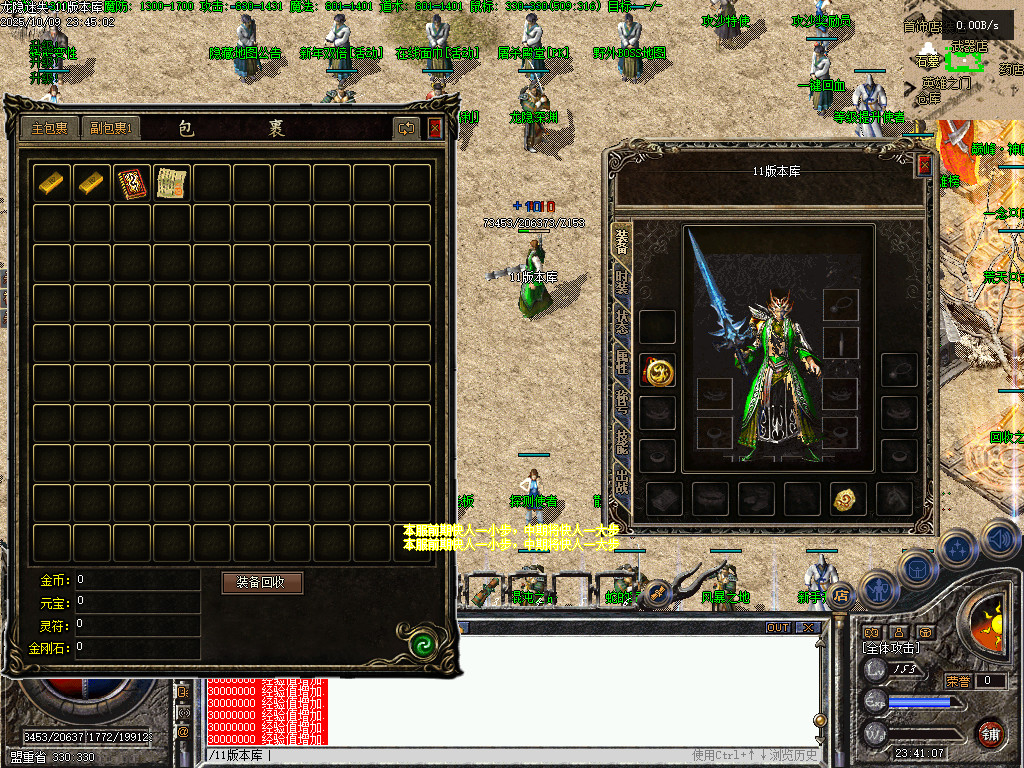Select the paper scroll item in bag
Screen dimensions: 1024x768
171,182
